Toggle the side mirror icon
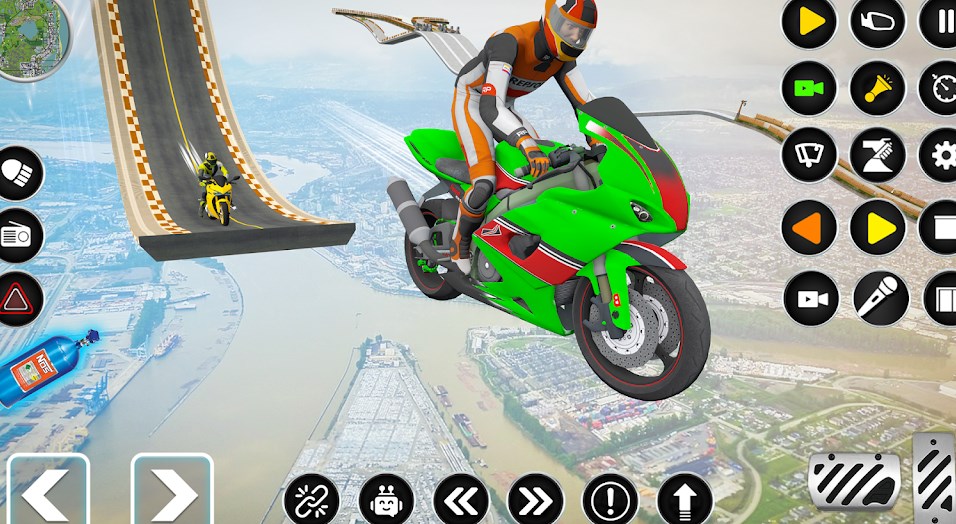Viewport: 956px width, 524px height. pos(877,22)
